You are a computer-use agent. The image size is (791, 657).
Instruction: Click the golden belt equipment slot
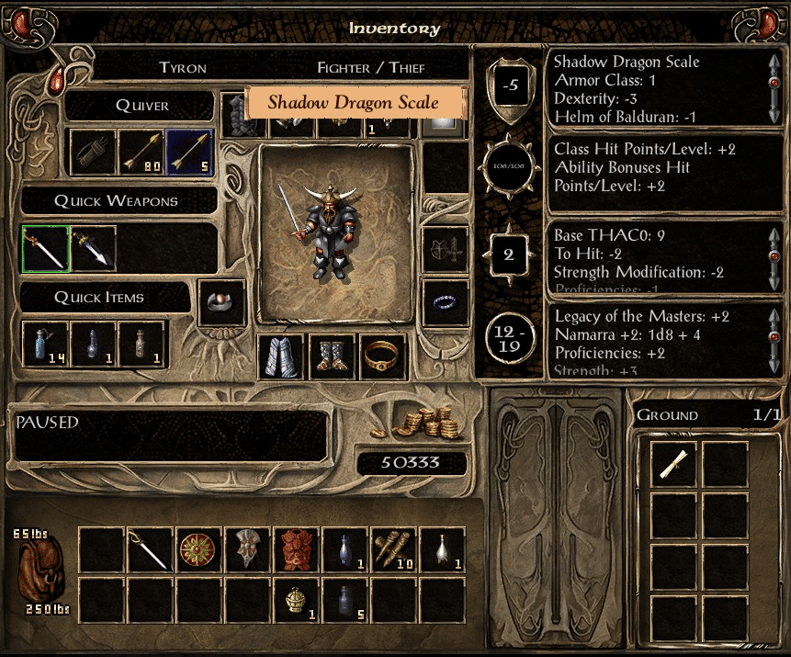click(x=382, y=358)
